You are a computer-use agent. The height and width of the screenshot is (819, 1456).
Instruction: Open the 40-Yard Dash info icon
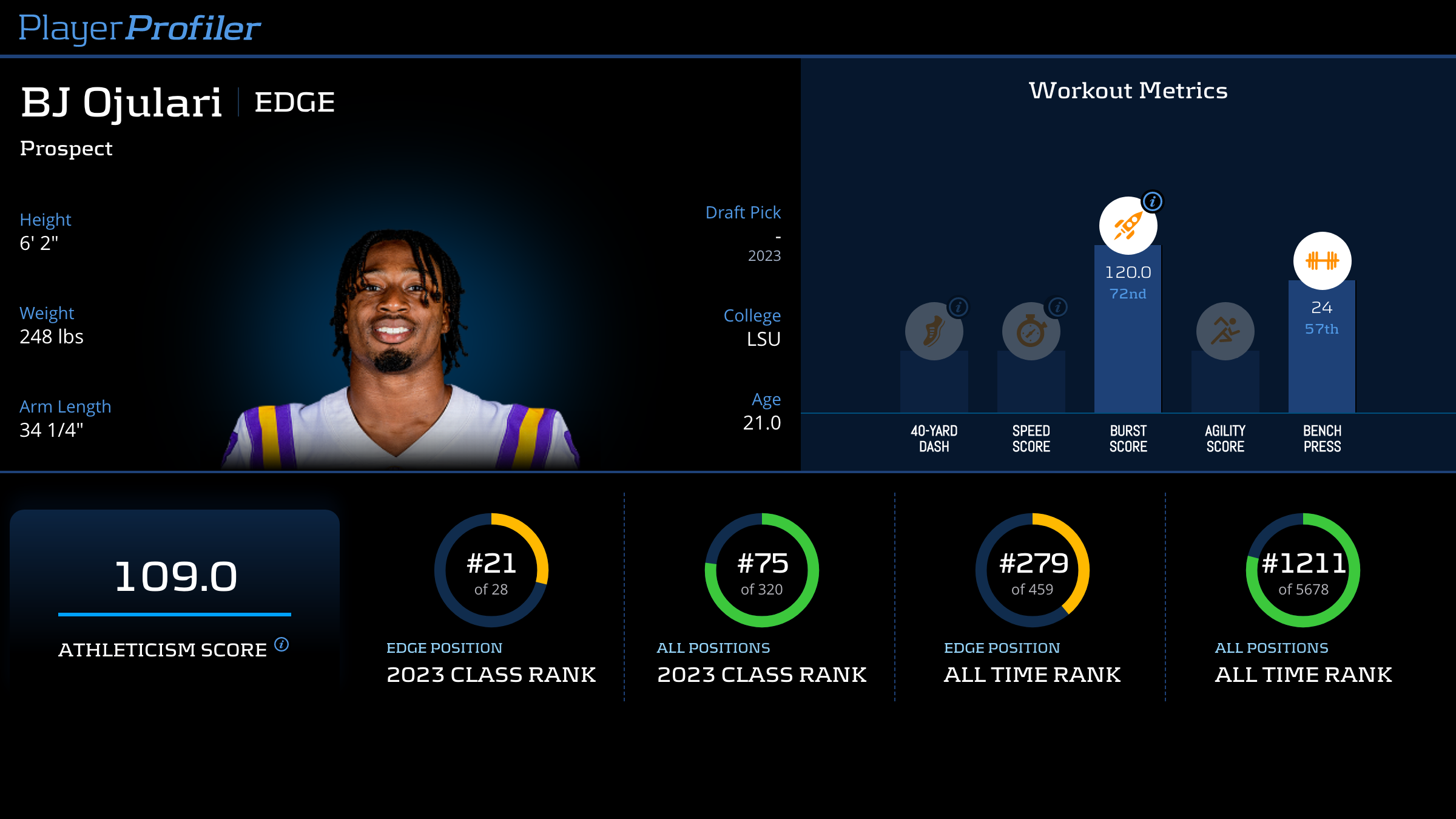point(959,307)
